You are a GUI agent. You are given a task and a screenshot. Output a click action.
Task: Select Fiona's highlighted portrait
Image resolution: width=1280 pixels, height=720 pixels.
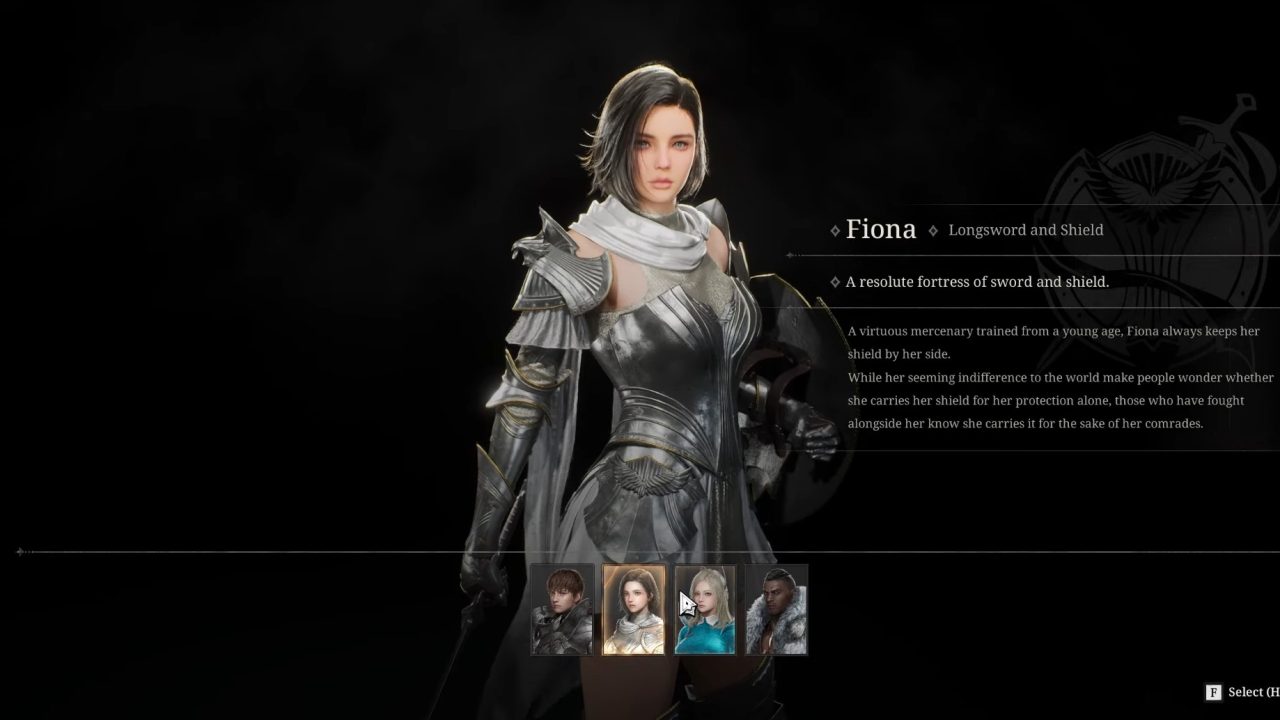633,608
